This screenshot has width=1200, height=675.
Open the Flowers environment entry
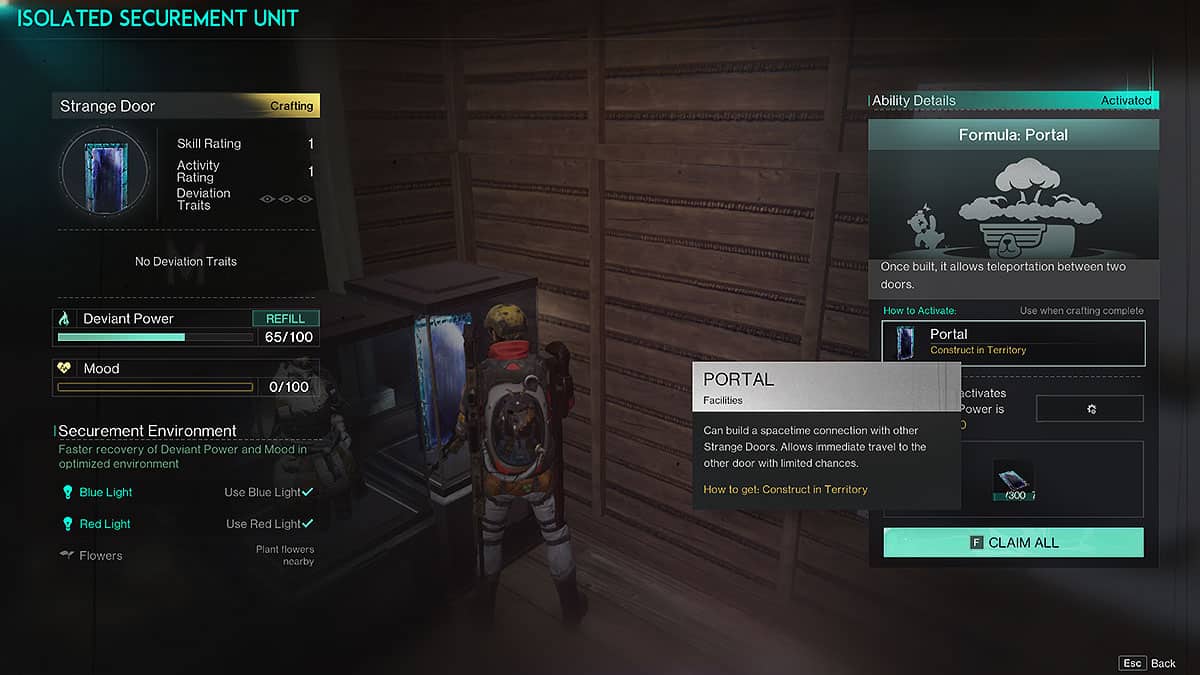coord(100,555)
